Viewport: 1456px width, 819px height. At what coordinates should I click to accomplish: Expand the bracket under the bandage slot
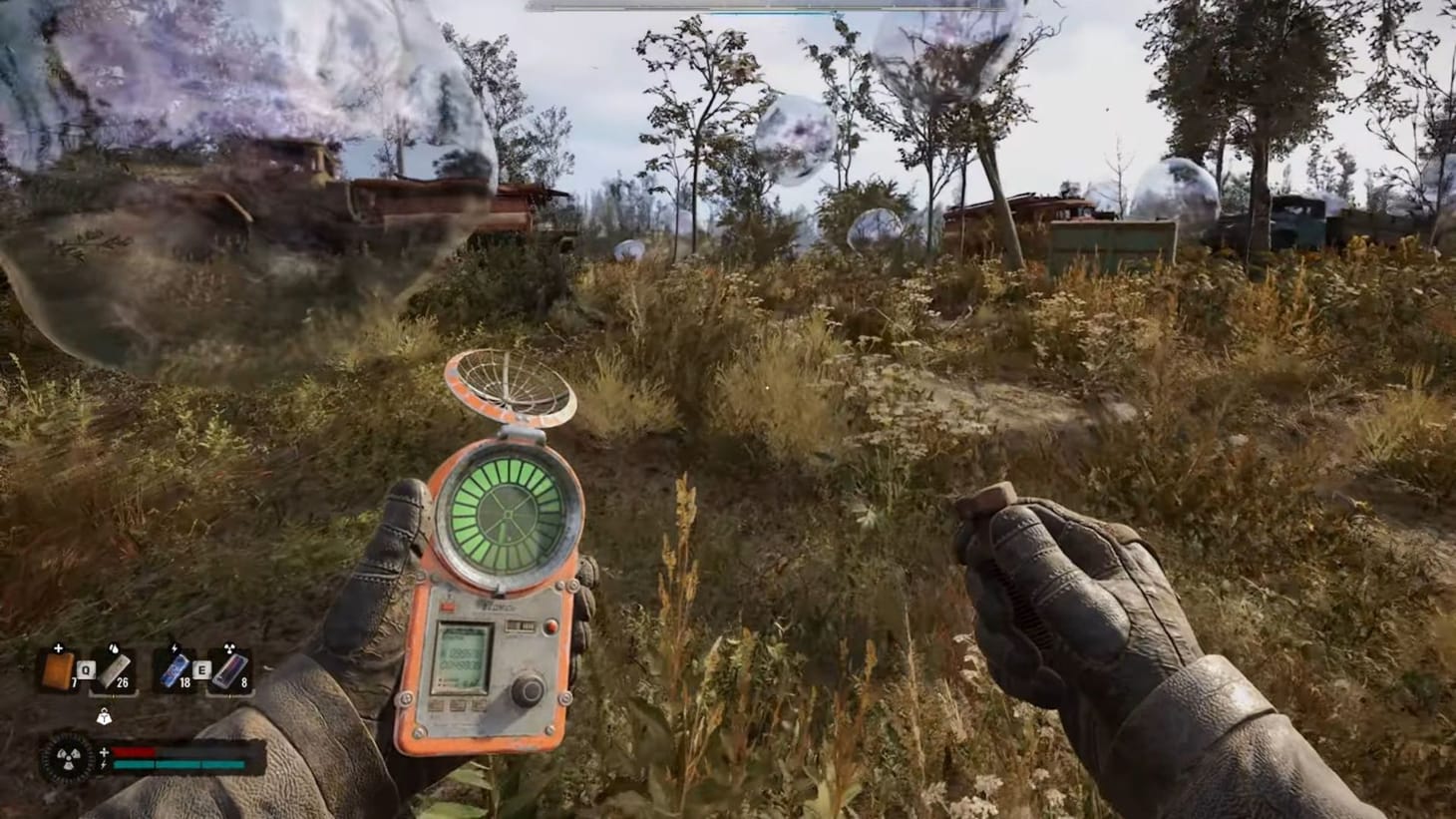[113, 695]
